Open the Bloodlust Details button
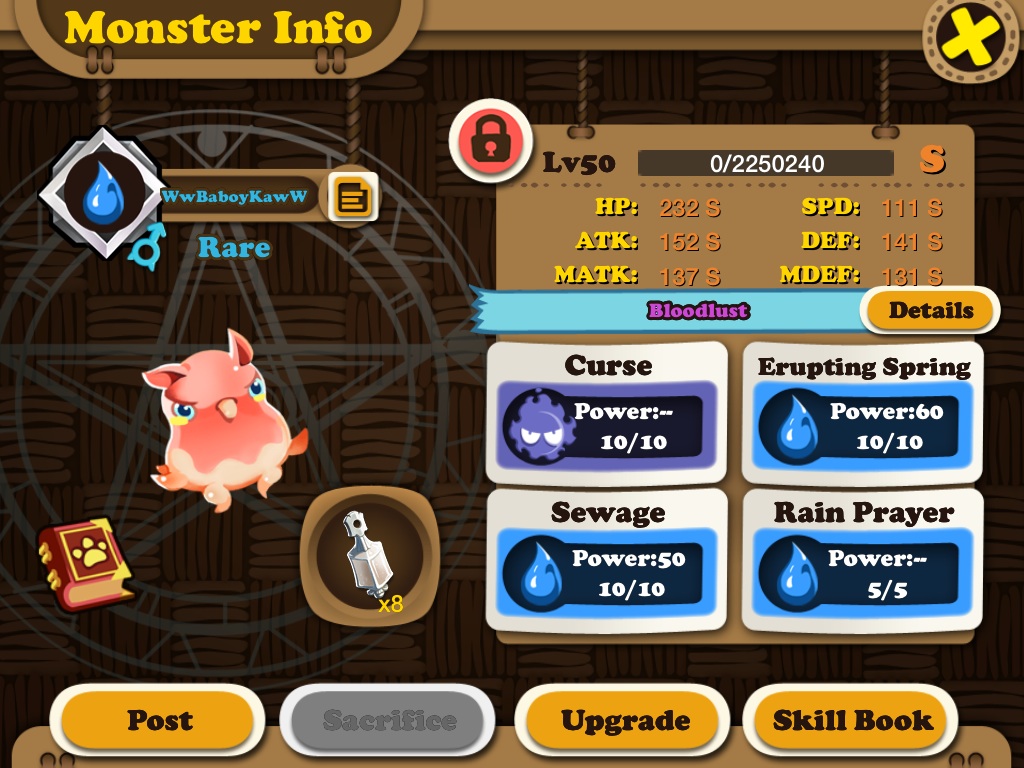Viewport: 1024px width, 768px height. pyautogui.click(x=930, y=310)
